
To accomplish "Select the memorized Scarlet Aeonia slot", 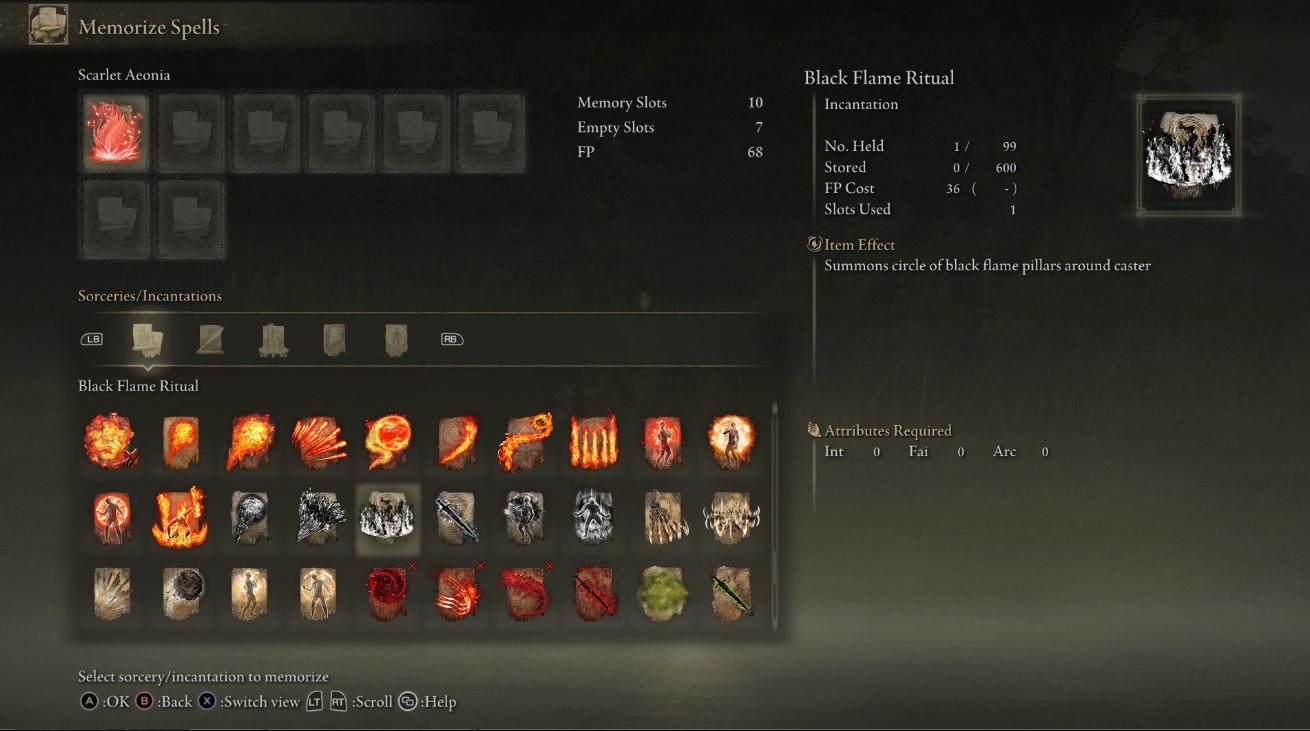I will tap(116, 131).
